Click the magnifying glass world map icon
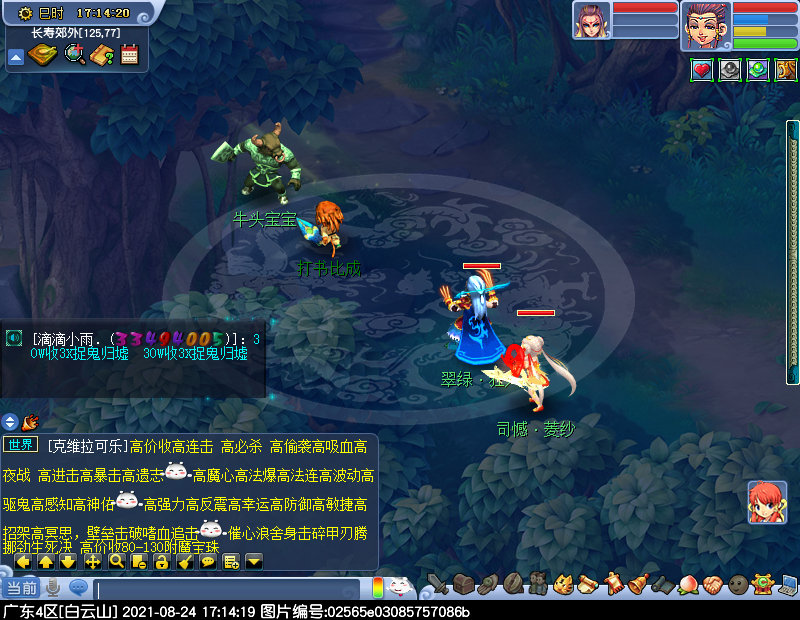This screenshot has height=620, width=800. (x=74, y=55)
